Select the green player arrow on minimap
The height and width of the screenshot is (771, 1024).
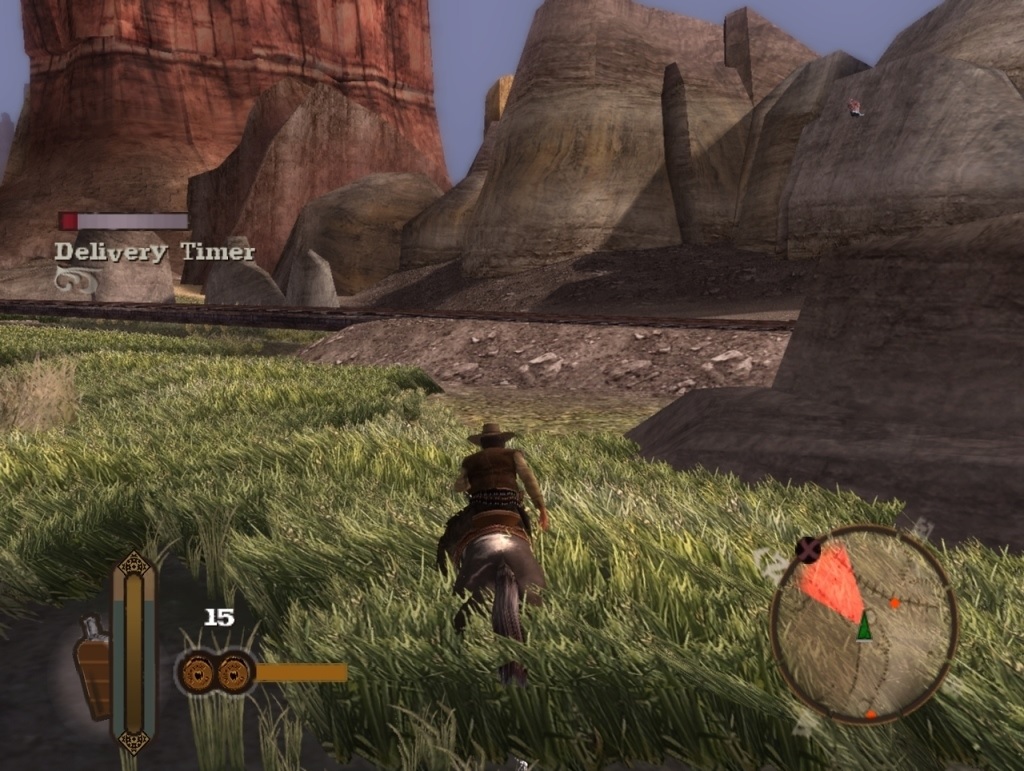tap(863, 627)
